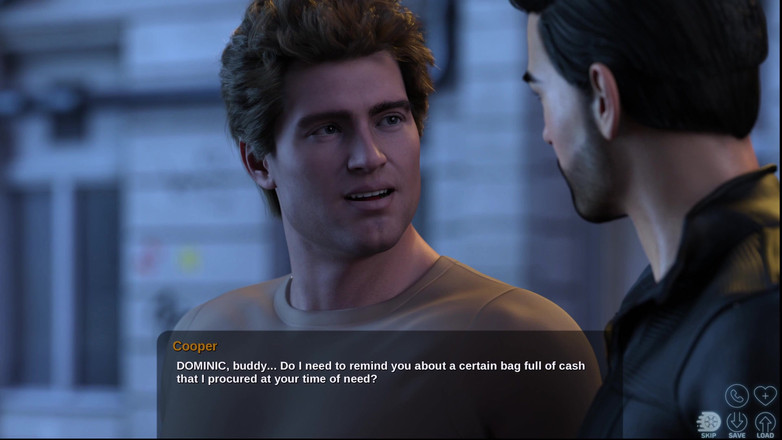Click the heart plus icon
782x440 pixels.
pos(765,395)
